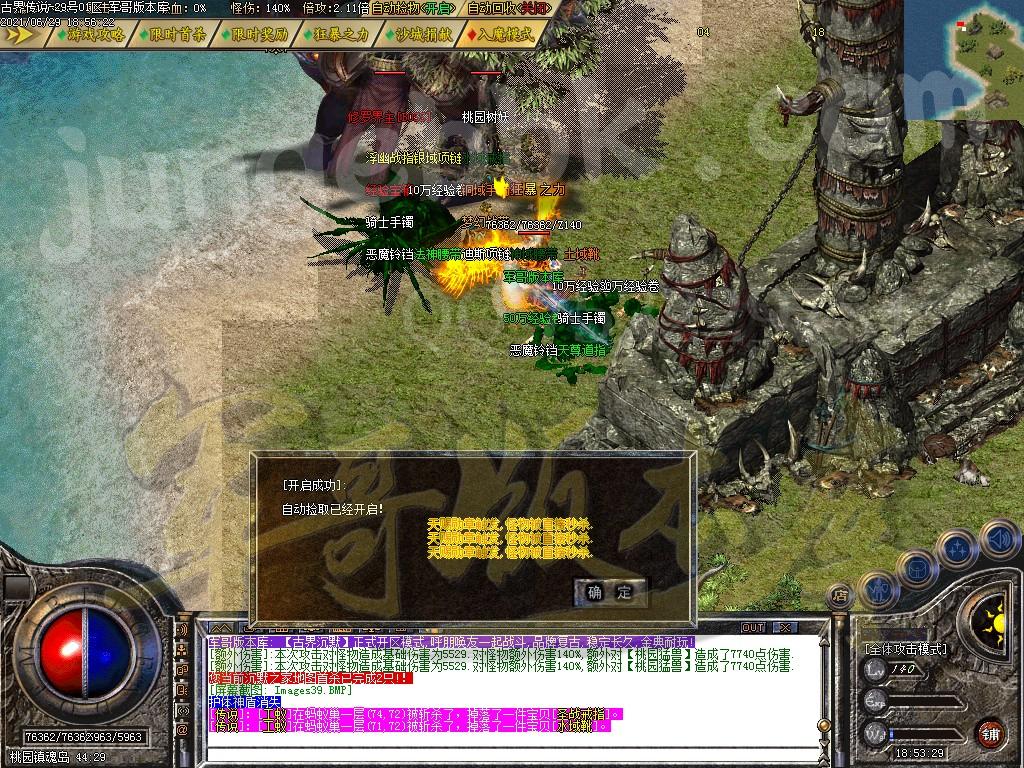Viewport: 1024px width, 768px height.
Task: Toggle 自动捡物 auto-pickup setting
Action: click(x=411, y=8)
